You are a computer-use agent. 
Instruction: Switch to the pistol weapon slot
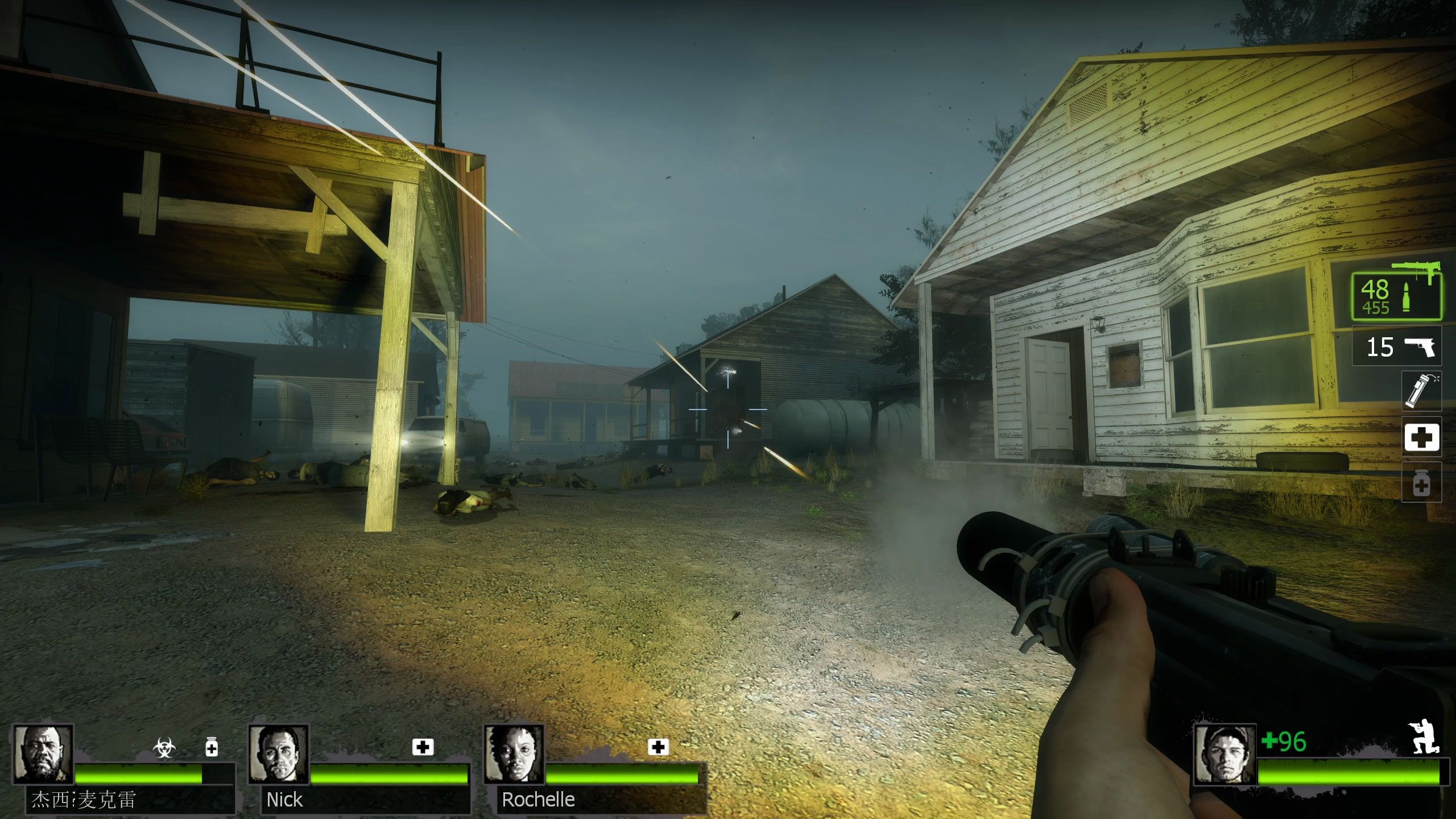point(1396,346)
